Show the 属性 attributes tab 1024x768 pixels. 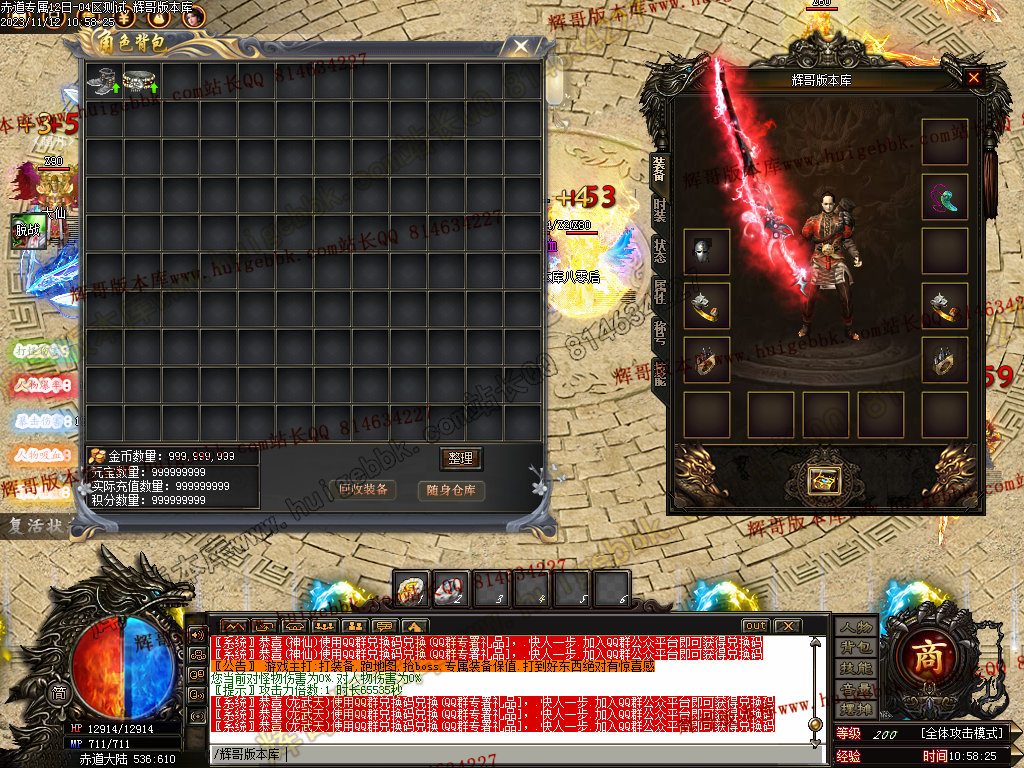660,291
